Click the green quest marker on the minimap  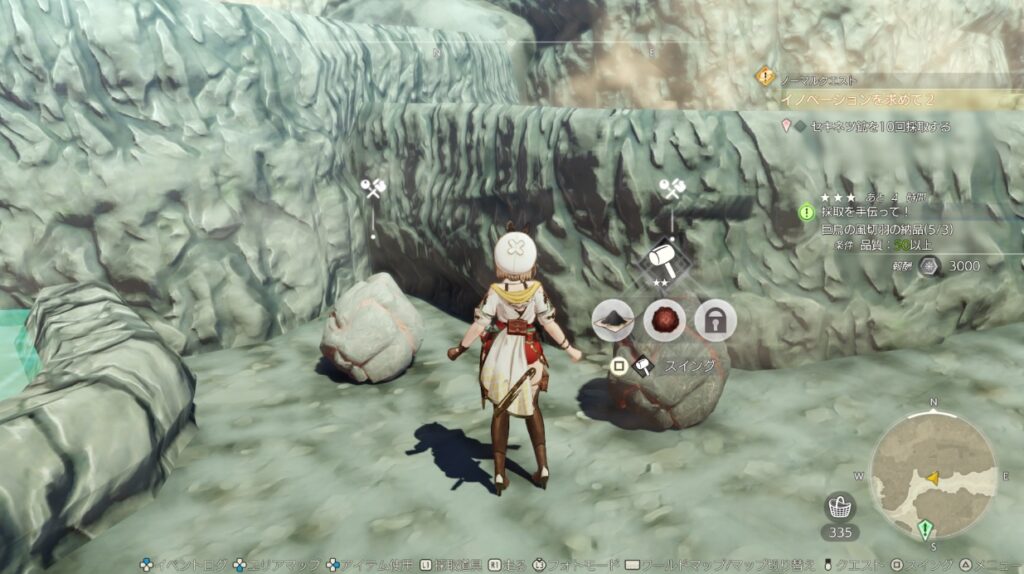pos(925,529)
